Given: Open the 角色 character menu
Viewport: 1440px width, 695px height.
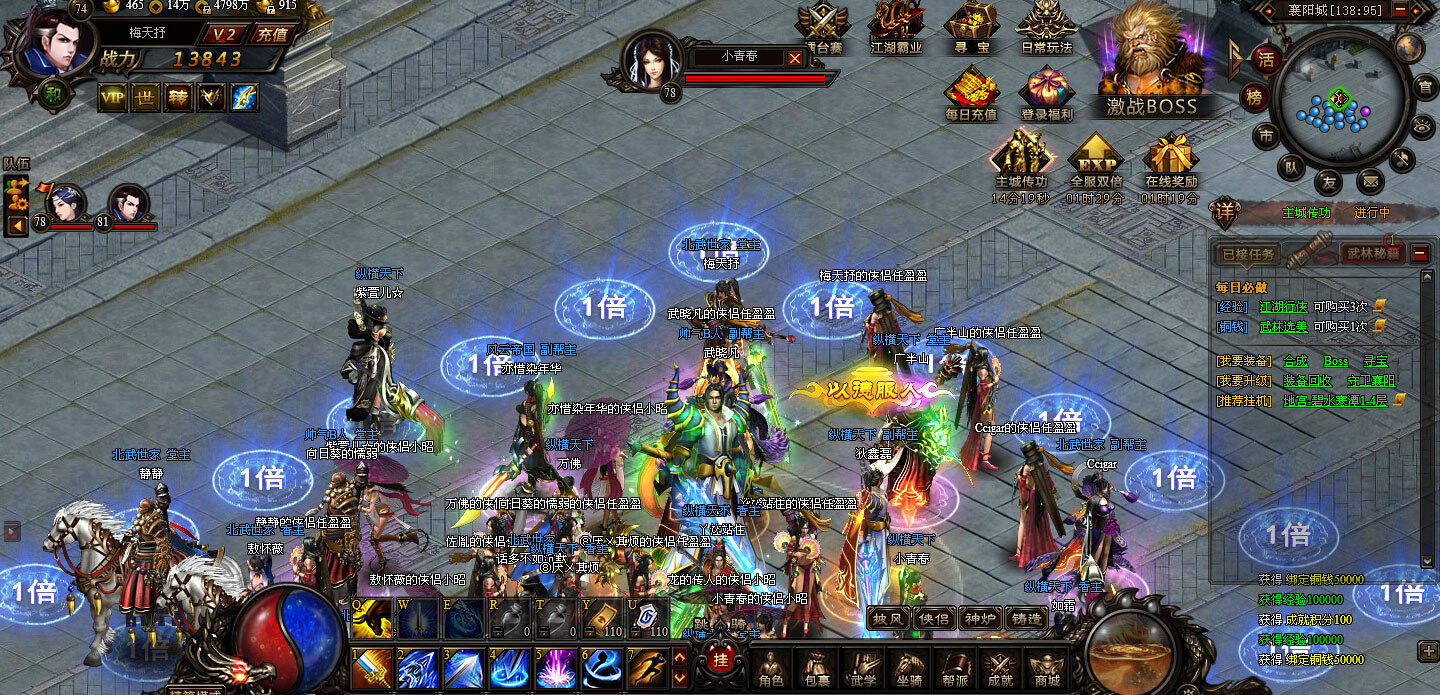Looking at the screenshot, I should coord(770,667).
